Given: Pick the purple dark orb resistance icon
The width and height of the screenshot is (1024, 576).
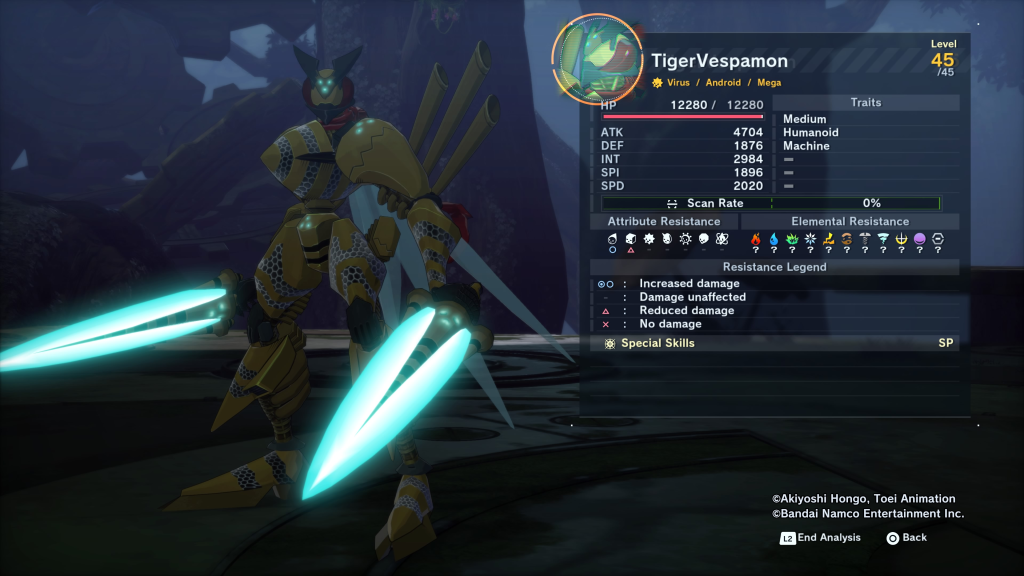Looking at the screenshot, I should tap(919, 239).
